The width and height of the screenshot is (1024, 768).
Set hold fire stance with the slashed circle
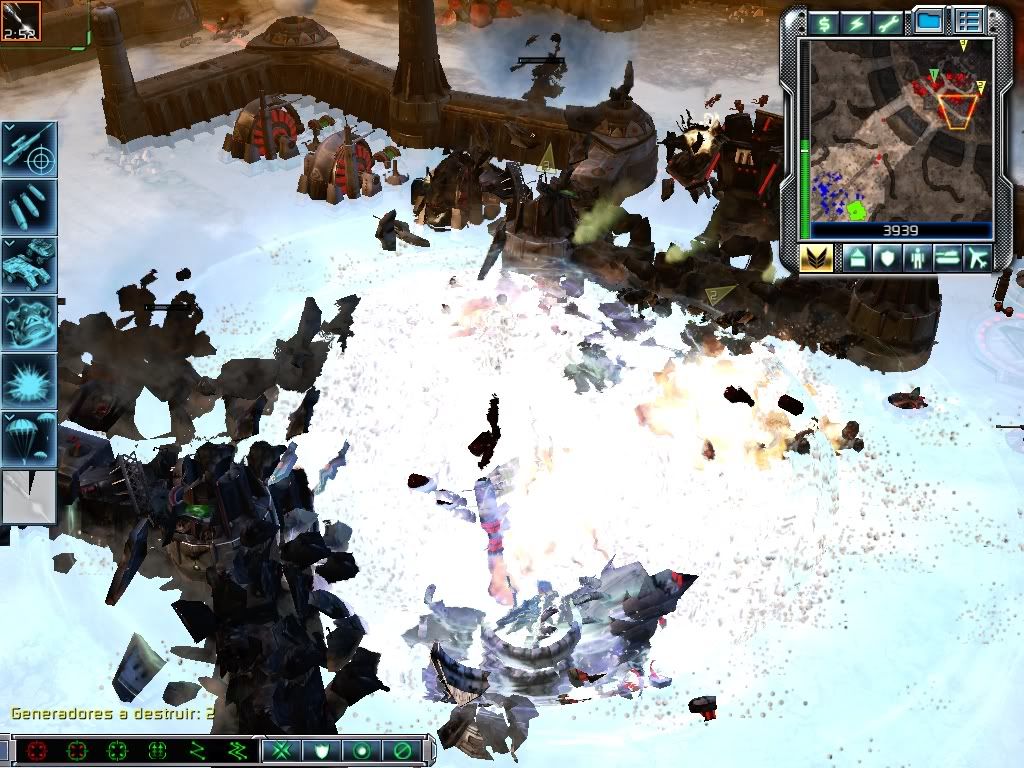coord(403,750)
